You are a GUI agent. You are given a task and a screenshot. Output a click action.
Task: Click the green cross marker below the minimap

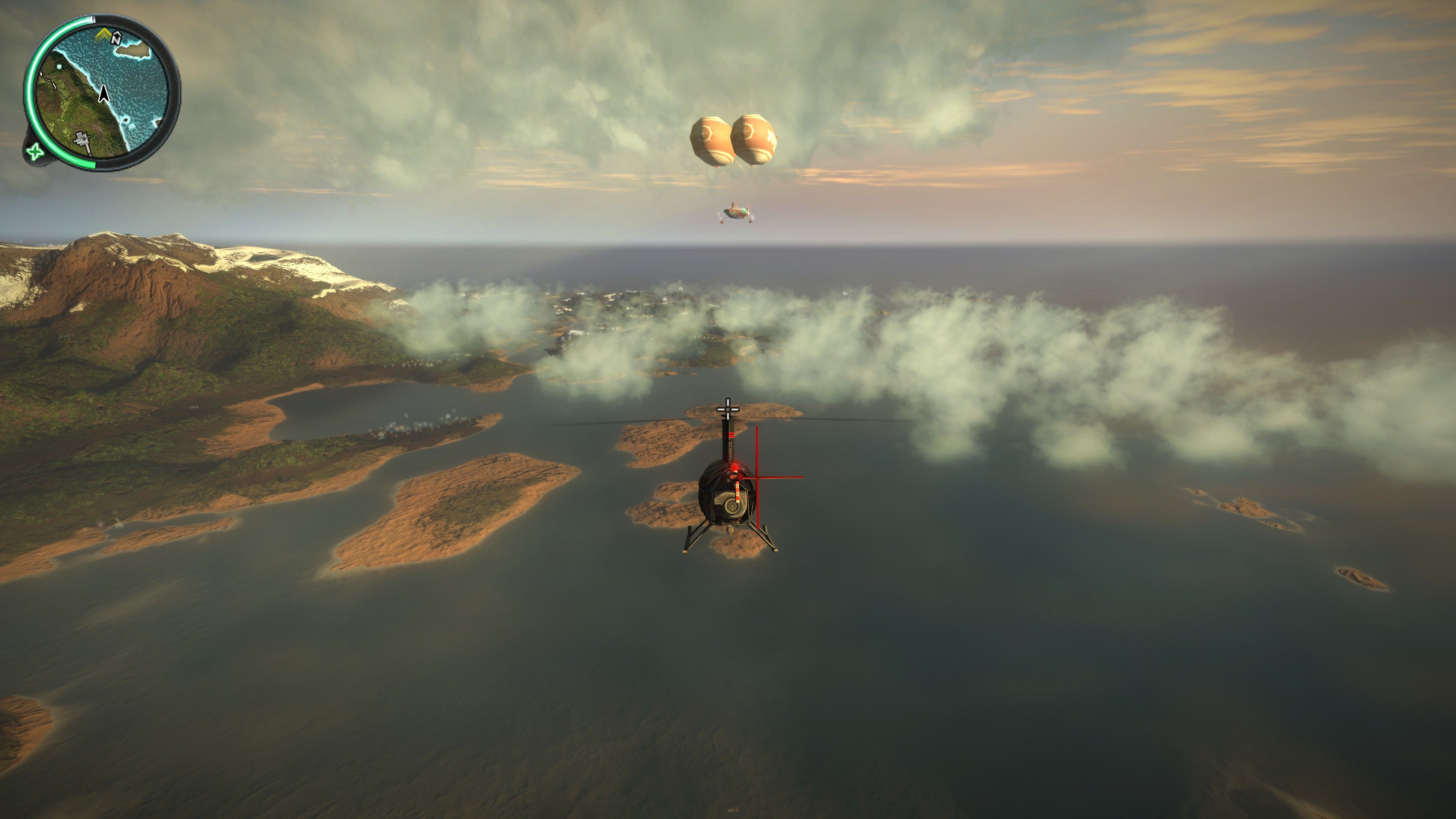pos(35,152)
